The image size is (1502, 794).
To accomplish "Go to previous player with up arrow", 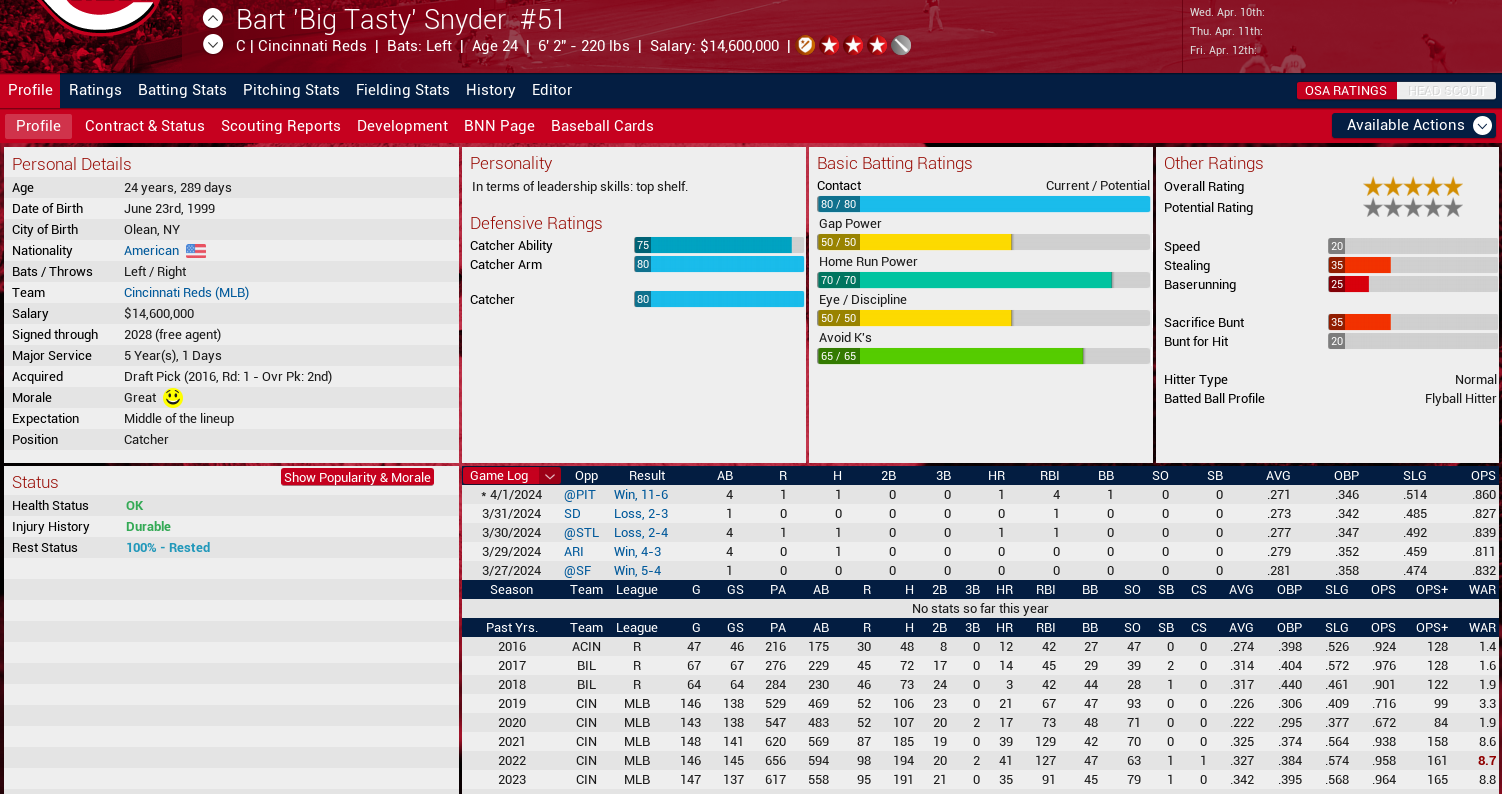I will (213, 18).
